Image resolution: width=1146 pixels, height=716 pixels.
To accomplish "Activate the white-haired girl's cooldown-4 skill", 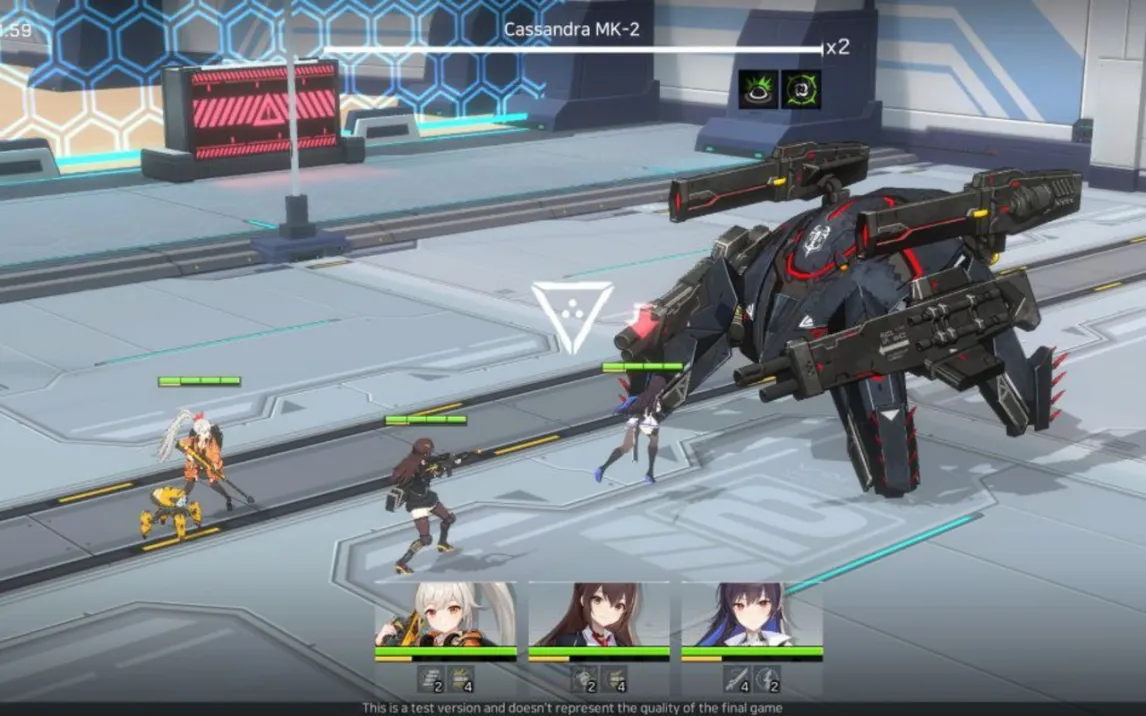I will click(462, 679).
